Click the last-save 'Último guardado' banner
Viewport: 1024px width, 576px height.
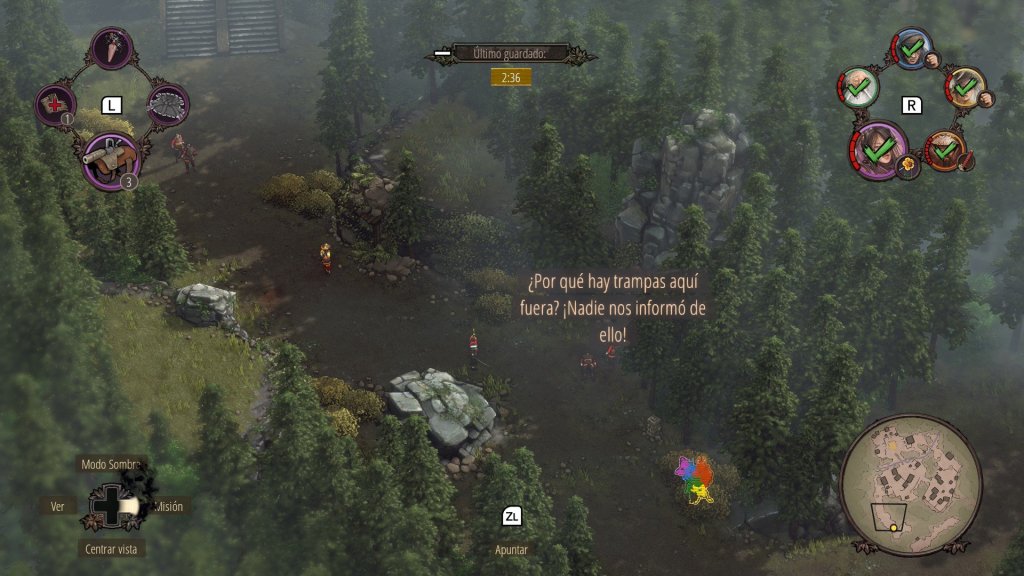(510, 53)
